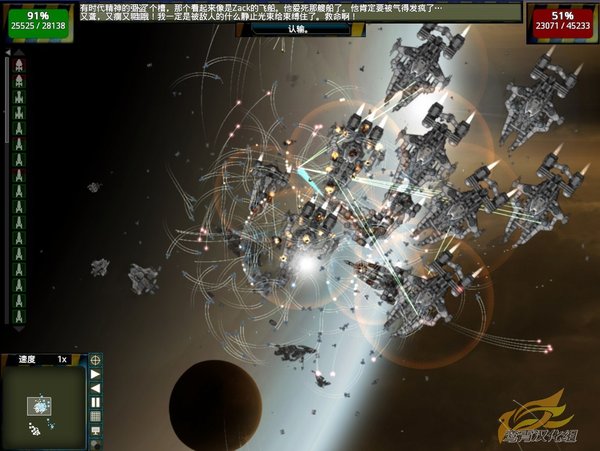Activate the crosshair target camera icon

[x=96, y=359]
